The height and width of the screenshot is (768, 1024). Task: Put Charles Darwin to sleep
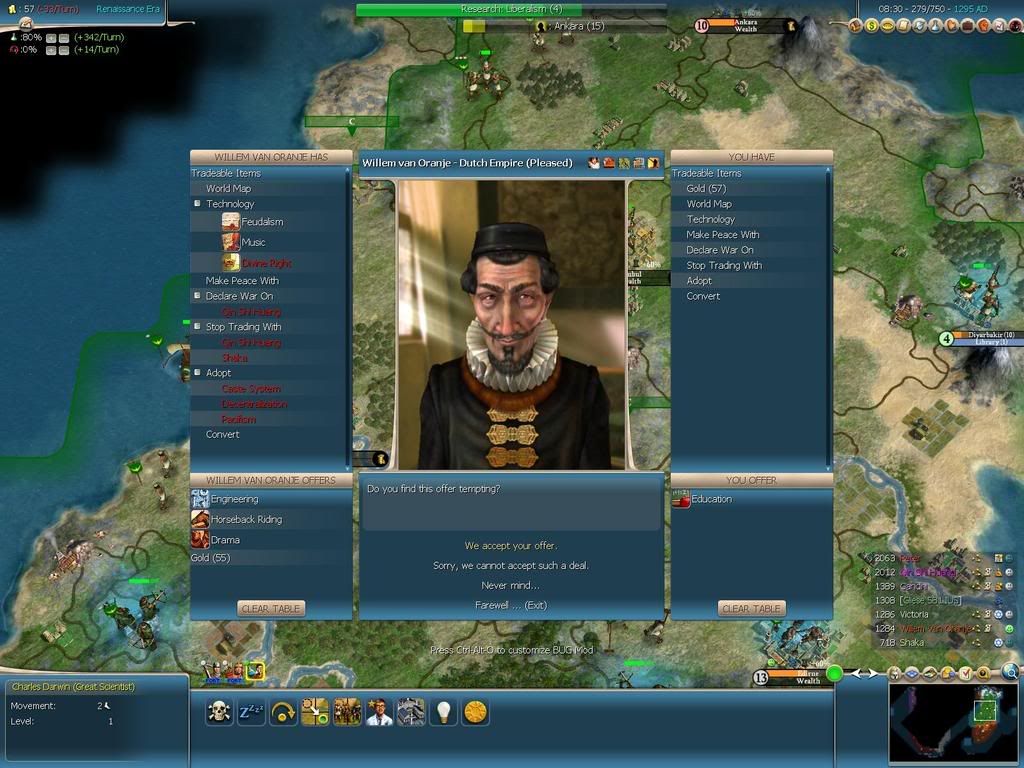click(251, 711)
